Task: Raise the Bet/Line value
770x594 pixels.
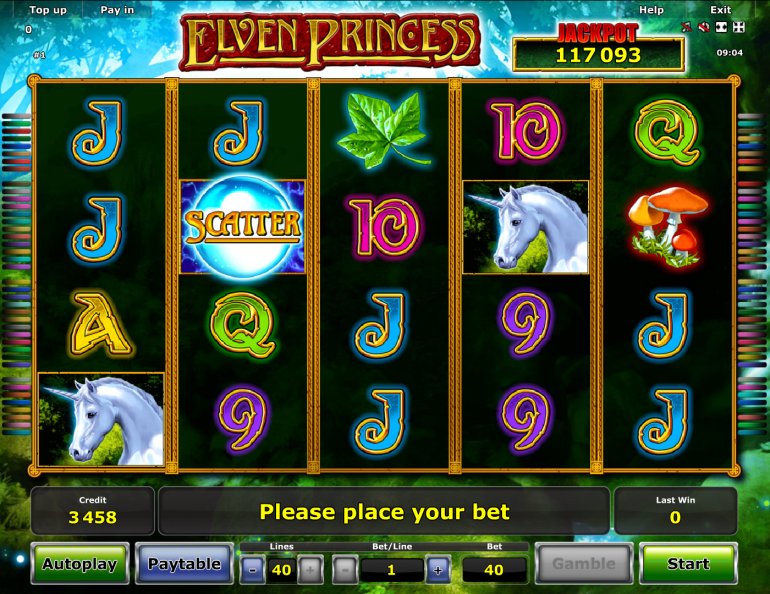Action: tap(437, 570)
